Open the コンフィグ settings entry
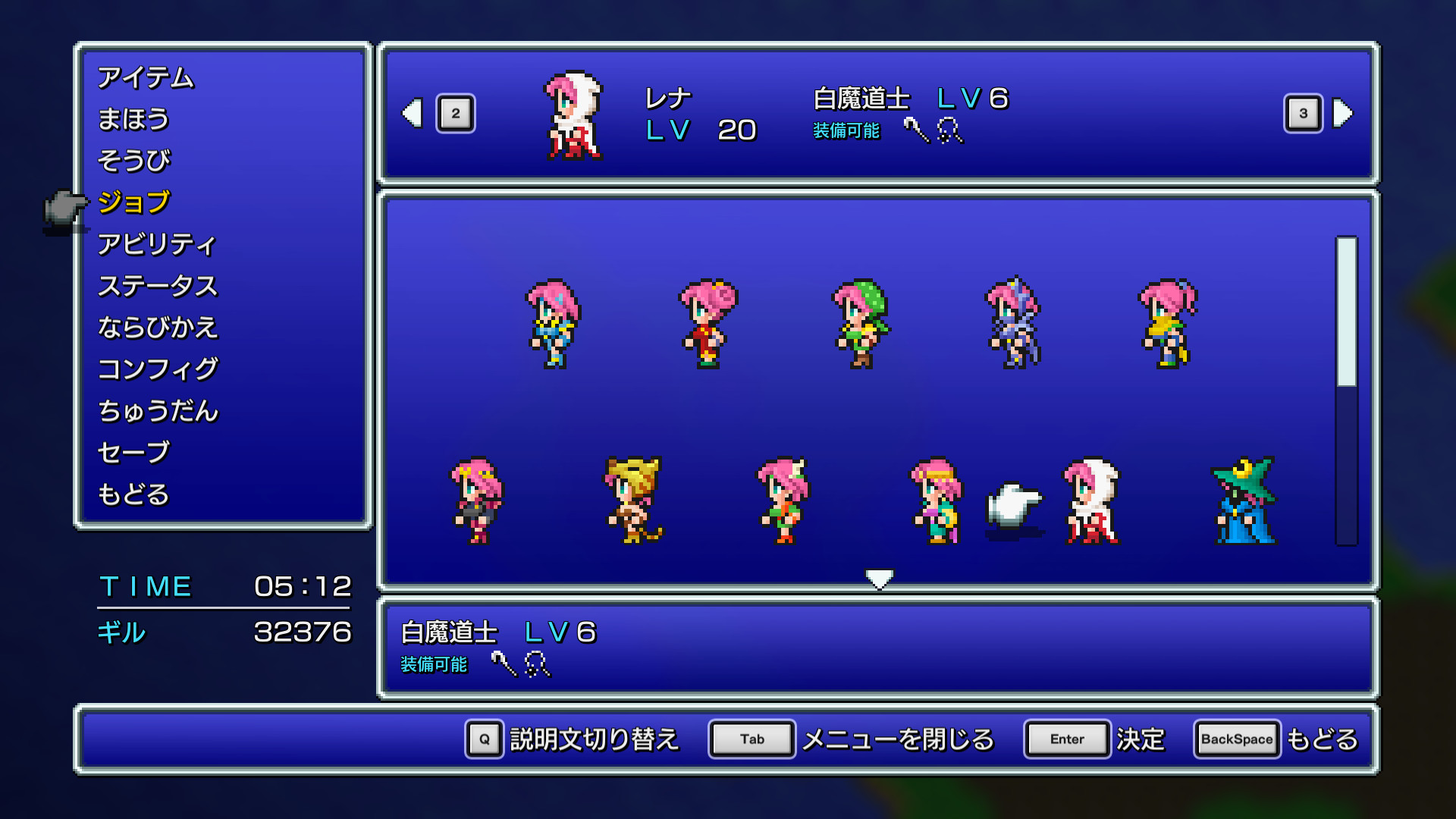The image size is (1456, 819). coord(158,369)
